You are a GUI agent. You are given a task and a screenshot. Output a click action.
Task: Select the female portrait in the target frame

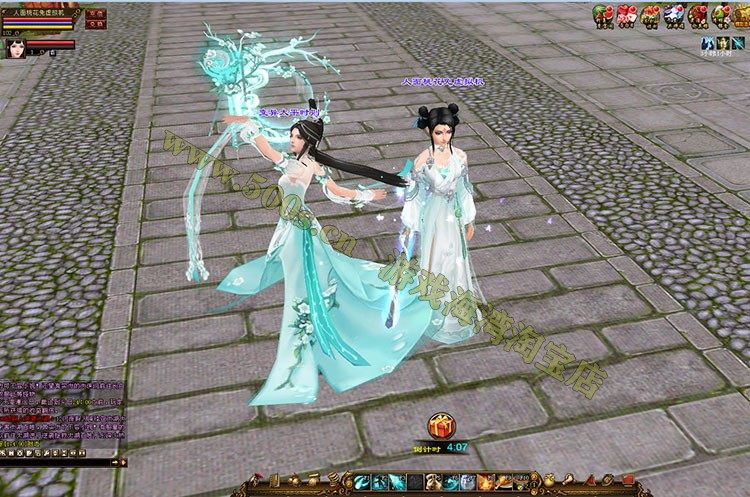[15, 49]
